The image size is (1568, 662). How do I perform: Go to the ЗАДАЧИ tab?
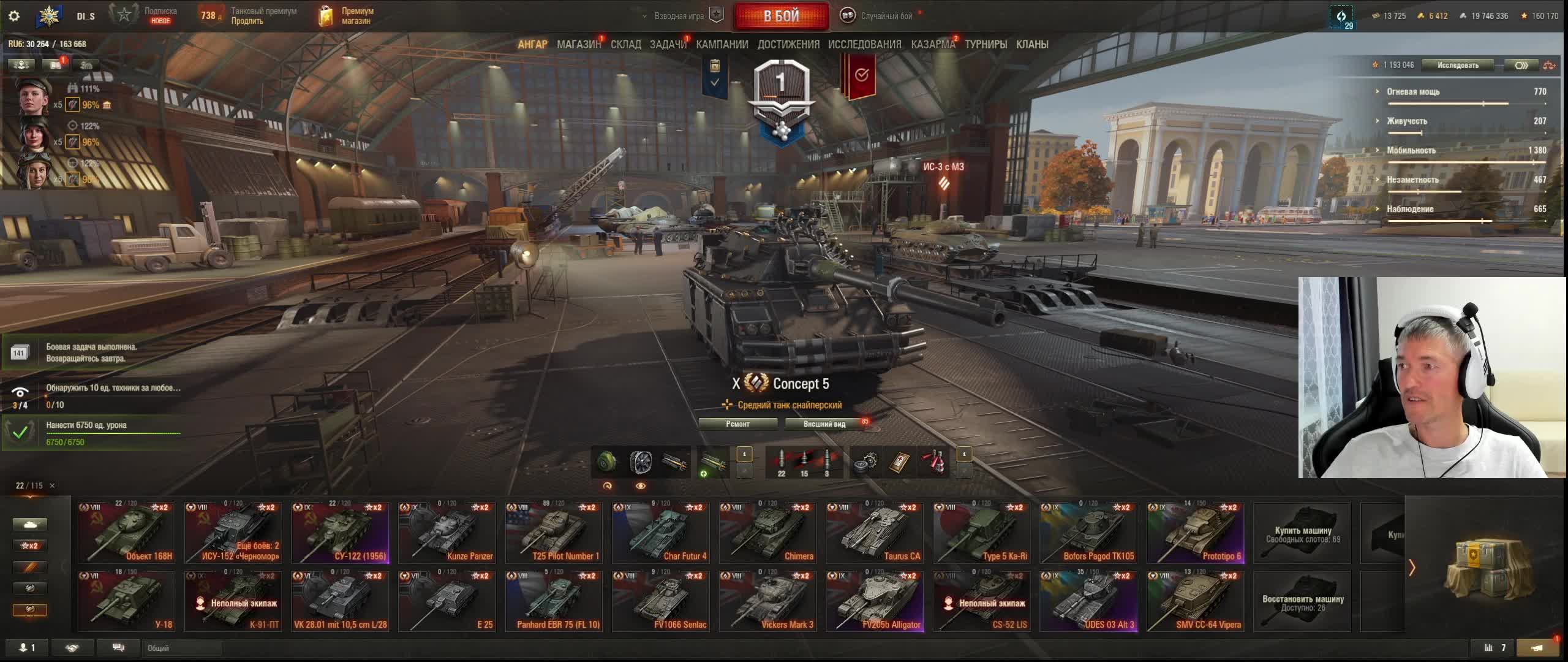coord(668,44)
